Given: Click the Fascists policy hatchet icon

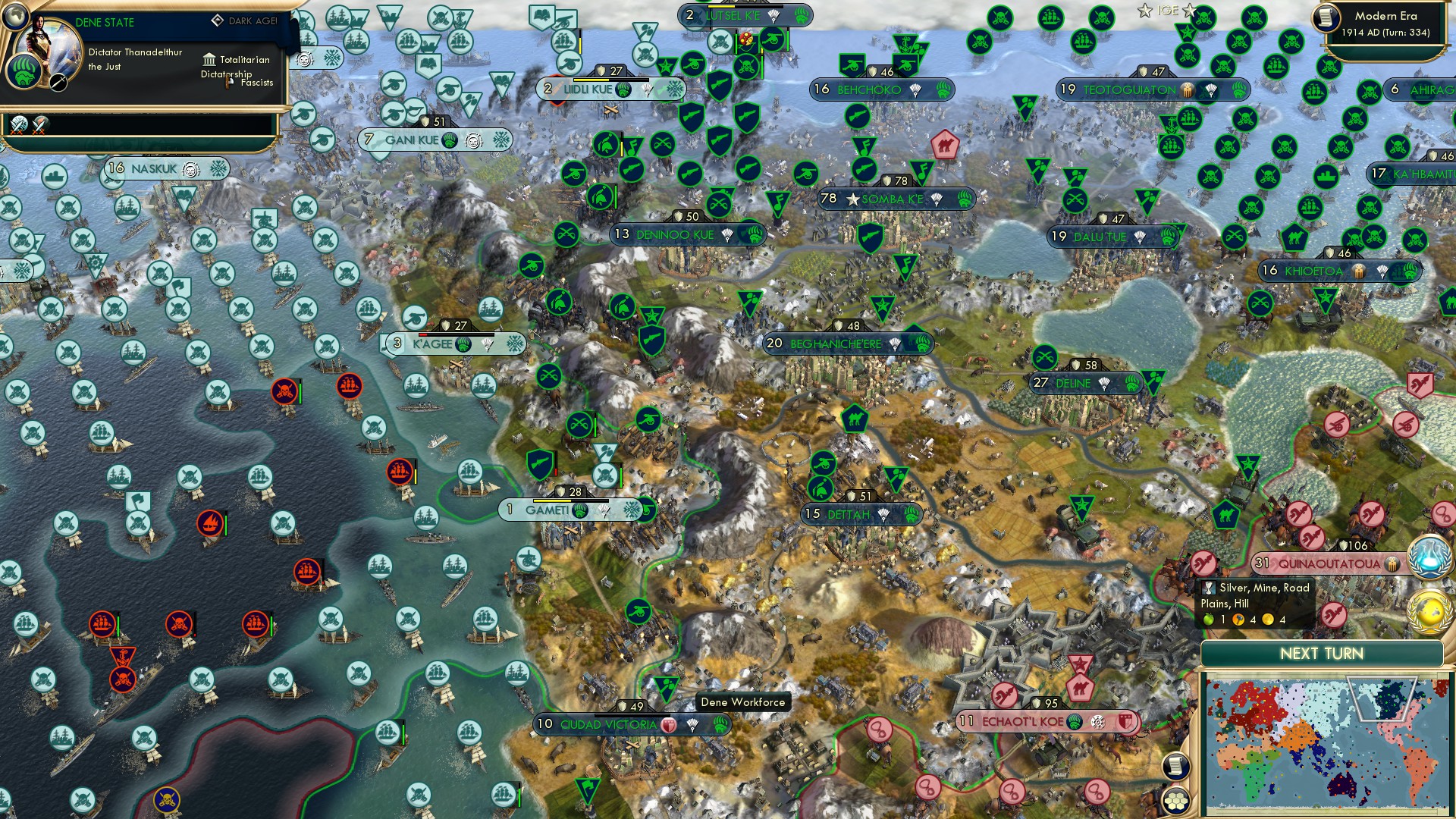Looking at the screenshot, I should [228, 83].
